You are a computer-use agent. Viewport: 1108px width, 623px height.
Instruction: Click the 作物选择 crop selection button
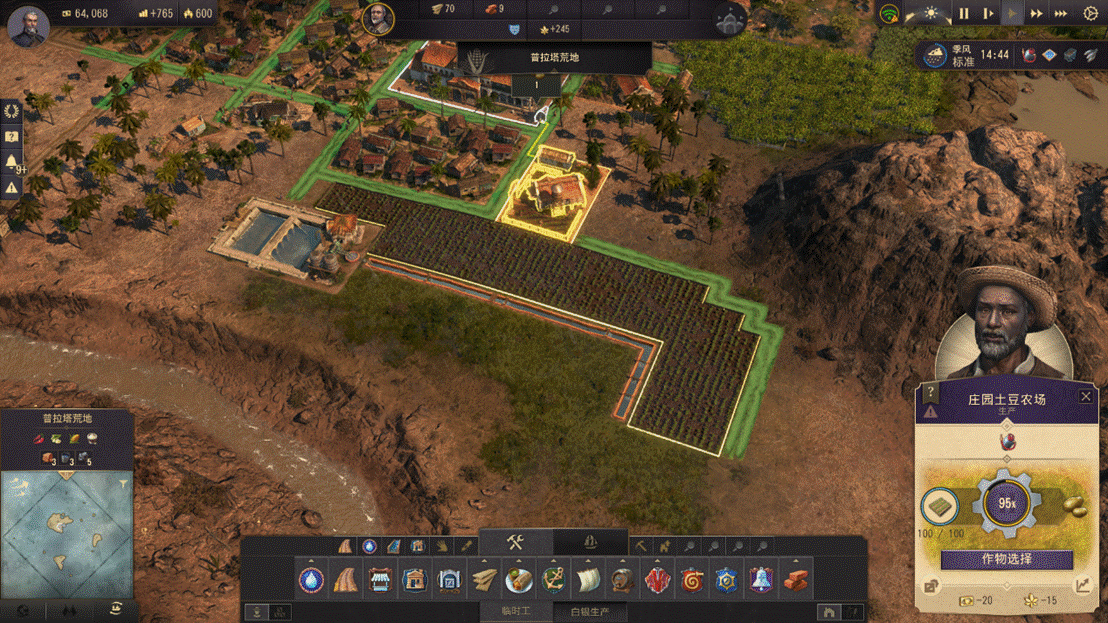pyautogui.click(x=1006, y=559)
